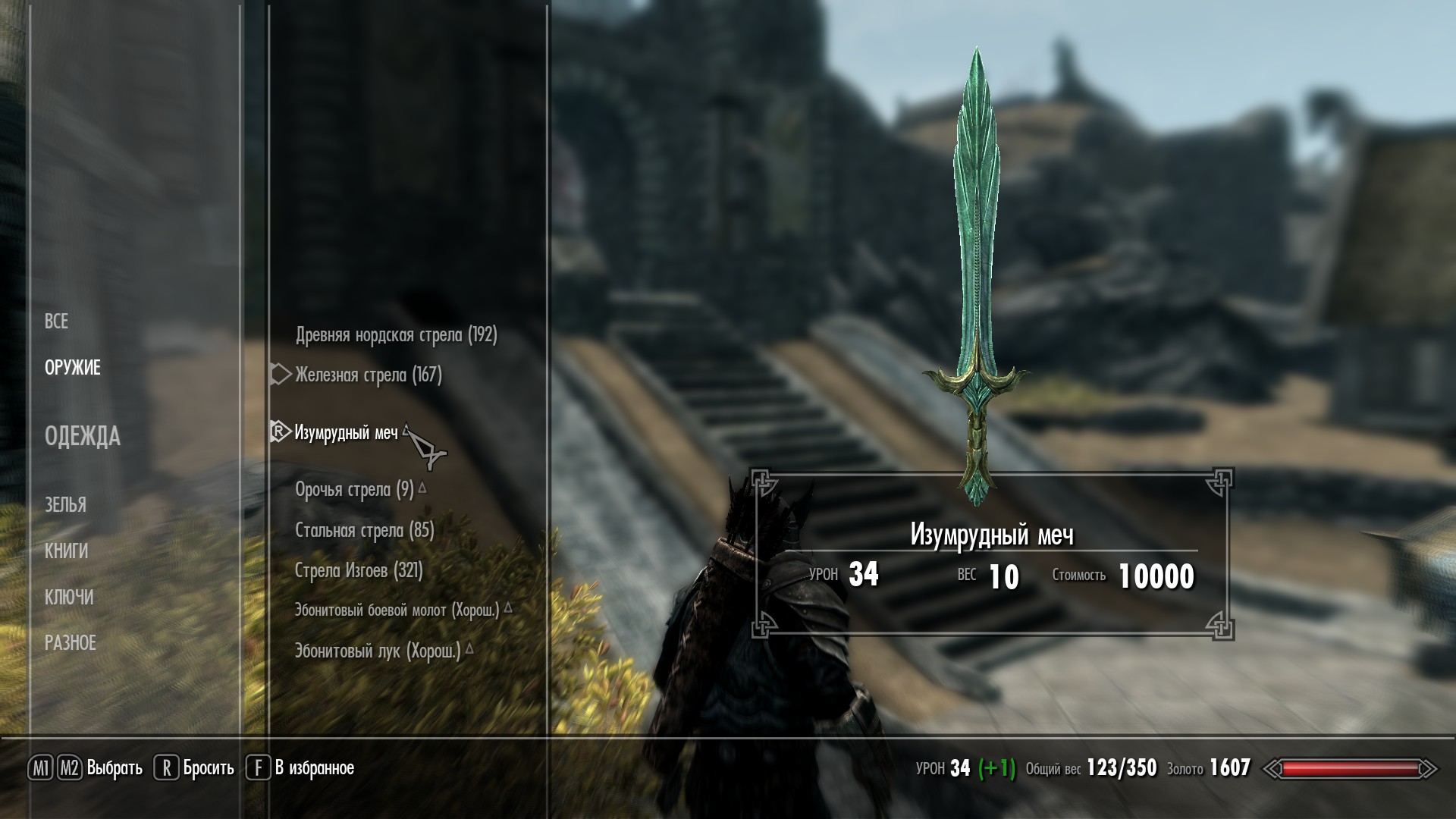The height and width of the screenshot is (819, 1456).
Task: Select Древняя нордская стрела (192)
Action: coord(396,335)
